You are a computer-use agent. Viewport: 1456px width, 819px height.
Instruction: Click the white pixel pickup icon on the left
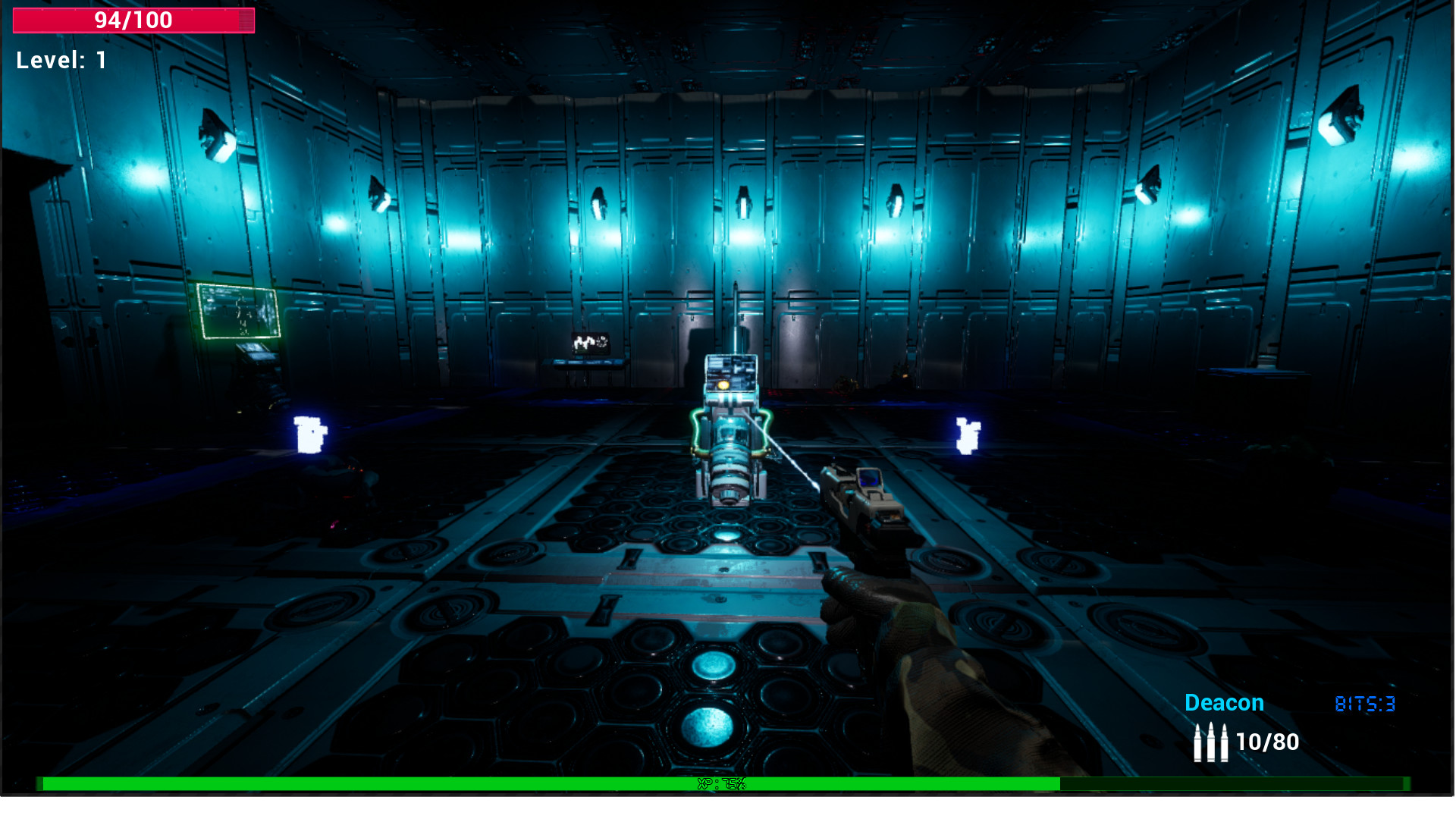point(309,433)
